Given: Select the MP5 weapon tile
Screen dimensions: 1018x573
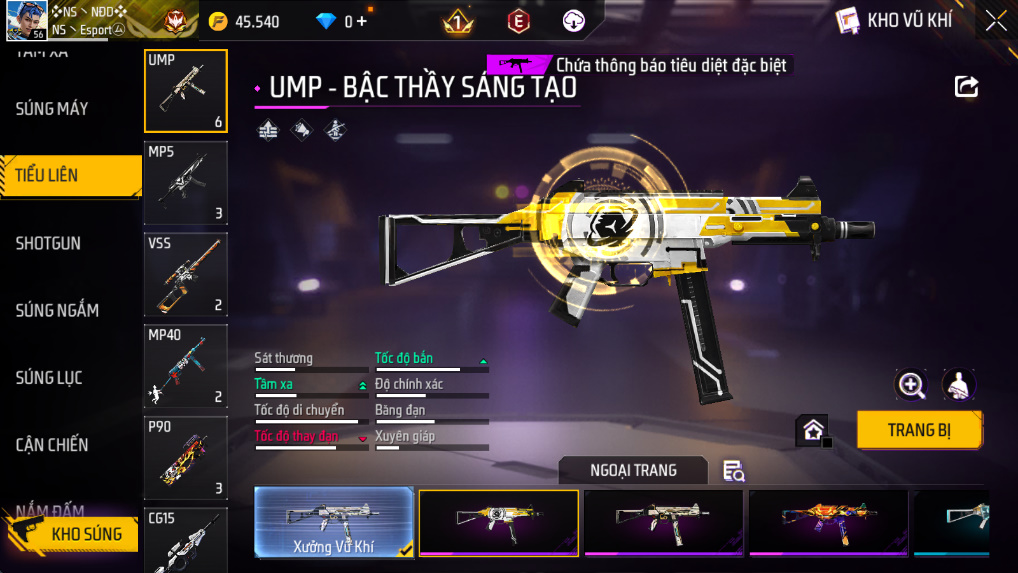Looking at the screenshot, I should click(x=186, y=183).
